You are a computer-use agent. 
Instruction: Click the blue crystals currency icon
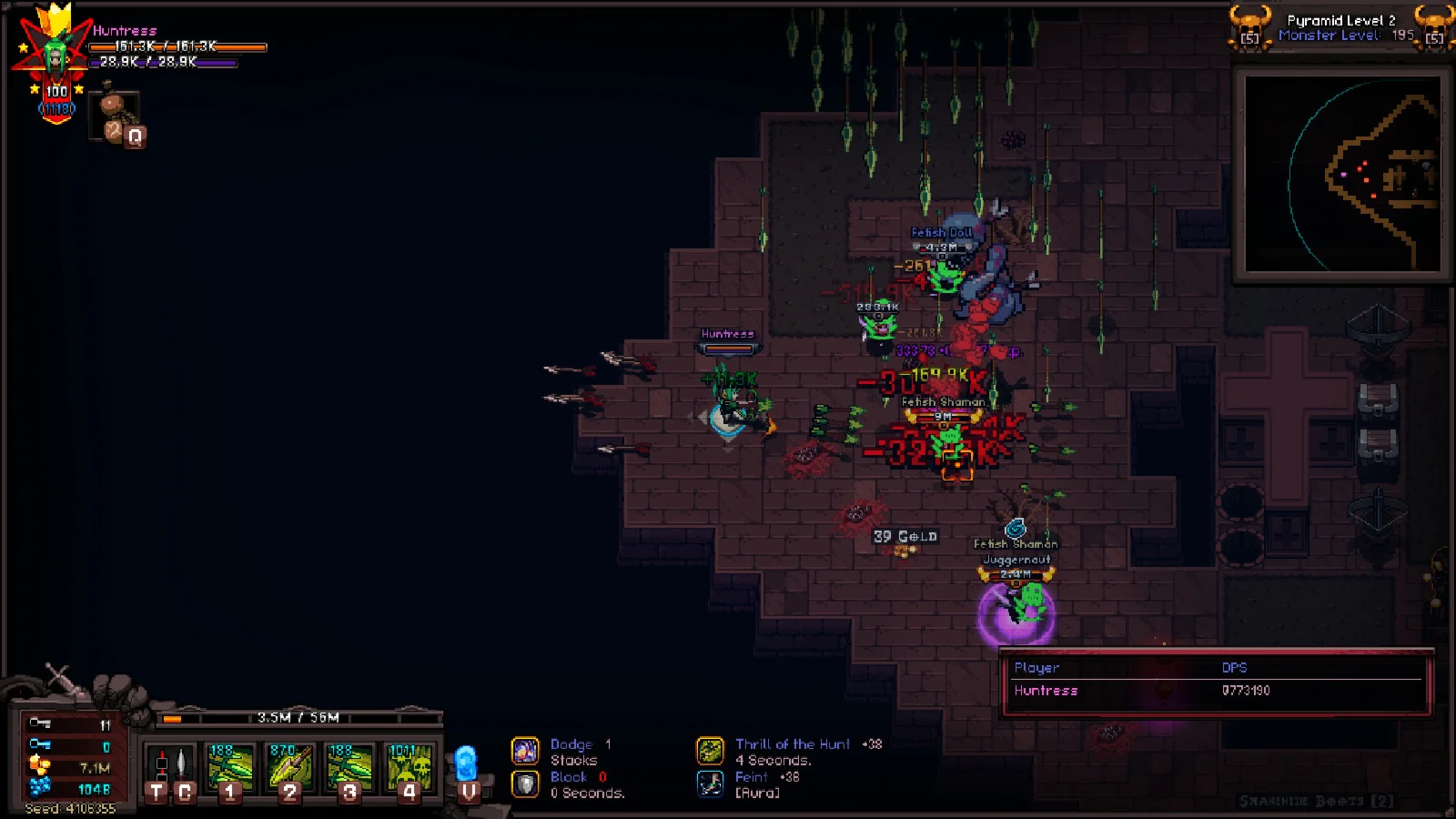pyautogui.click(x=39, y=788)
